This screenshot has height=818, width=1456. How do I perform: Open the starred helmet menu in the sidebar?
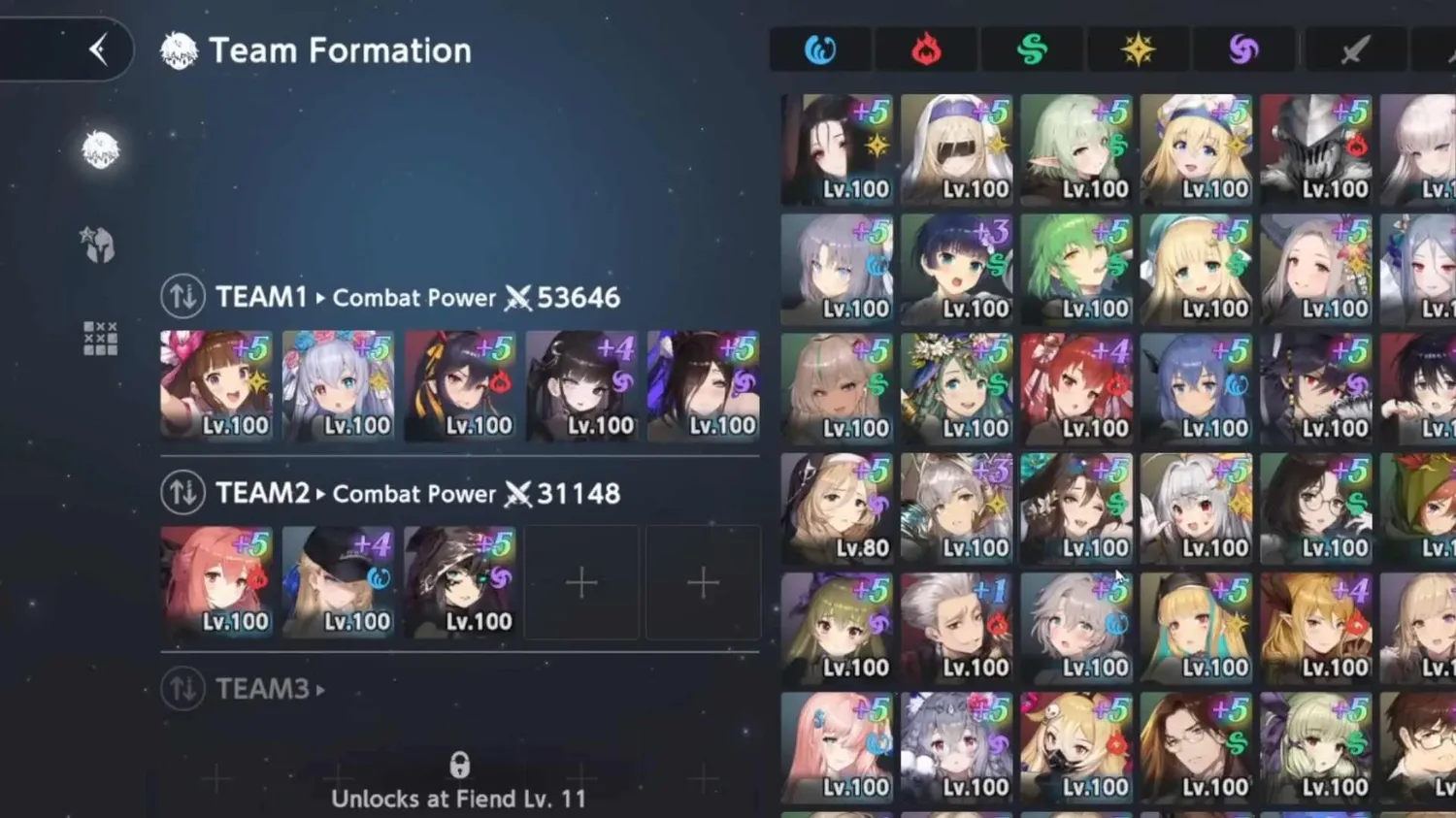coord(96,244)
